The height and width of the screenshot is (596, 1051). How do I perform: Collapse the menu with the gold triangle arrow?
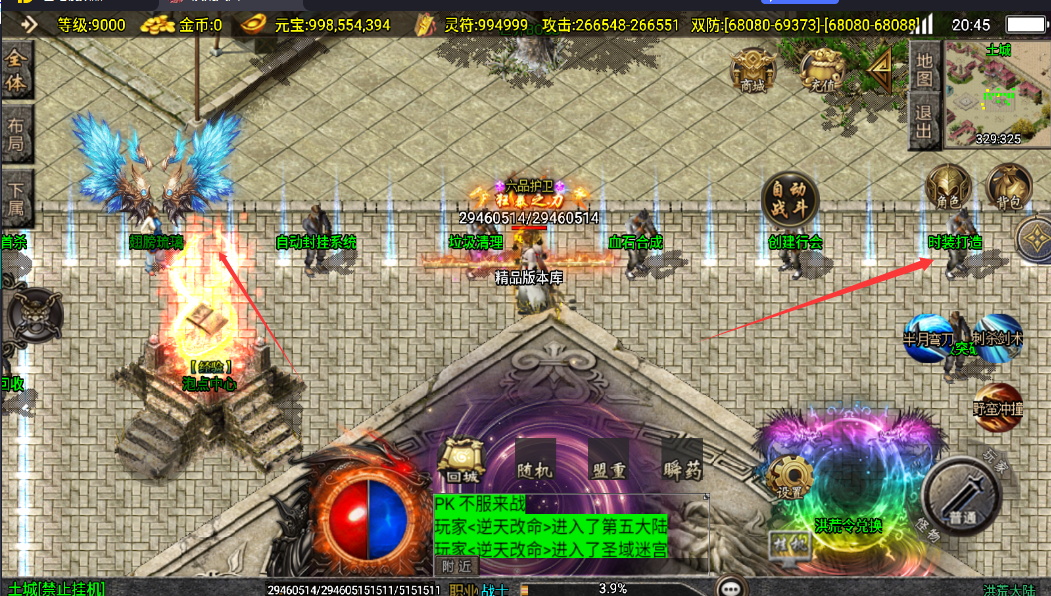(880, 70)
